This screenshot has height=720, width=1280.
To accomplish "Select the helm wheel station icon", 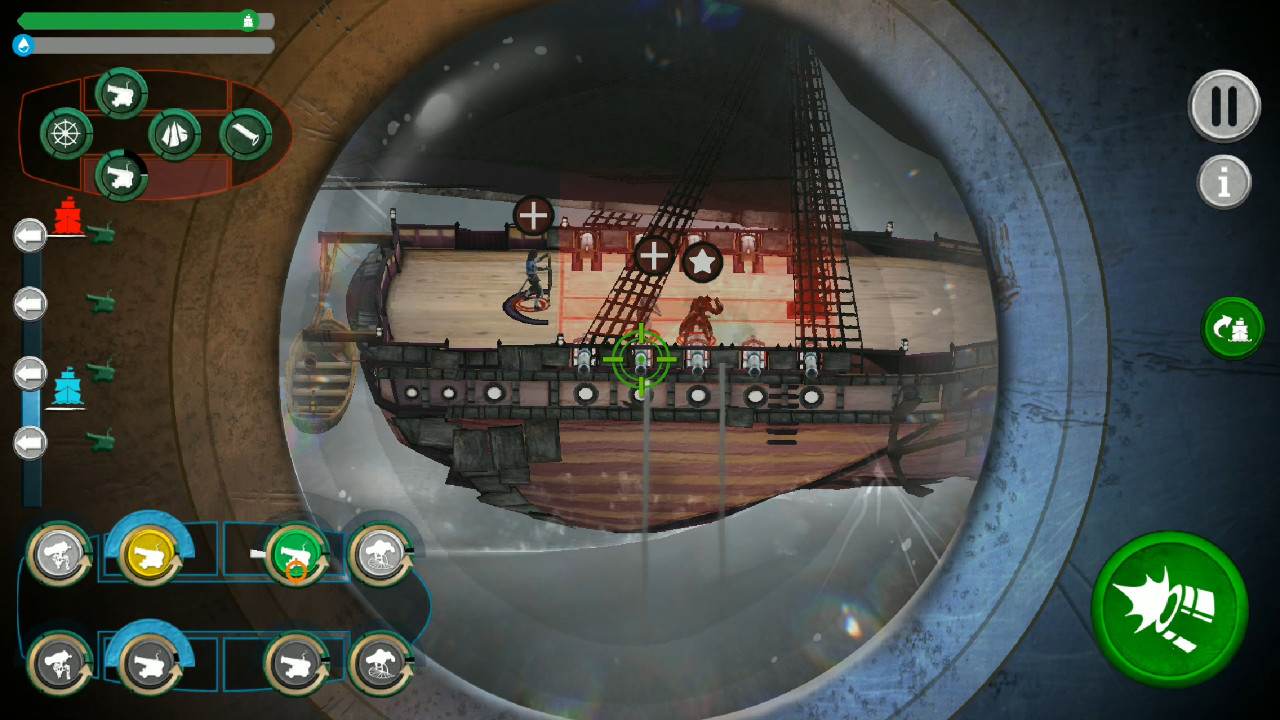I will (66, 133).
